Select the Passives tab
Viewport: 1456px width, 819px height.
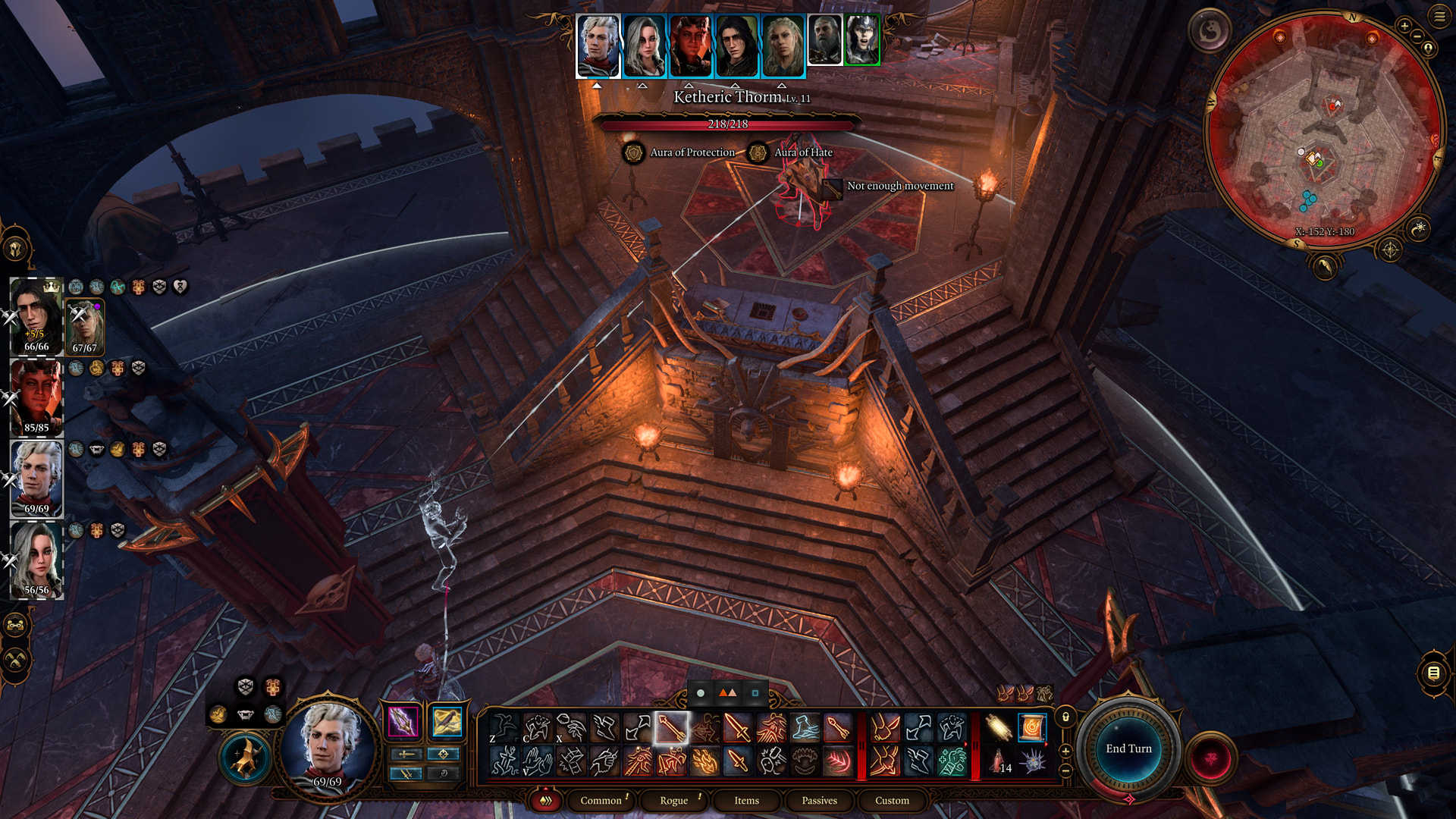819,801
